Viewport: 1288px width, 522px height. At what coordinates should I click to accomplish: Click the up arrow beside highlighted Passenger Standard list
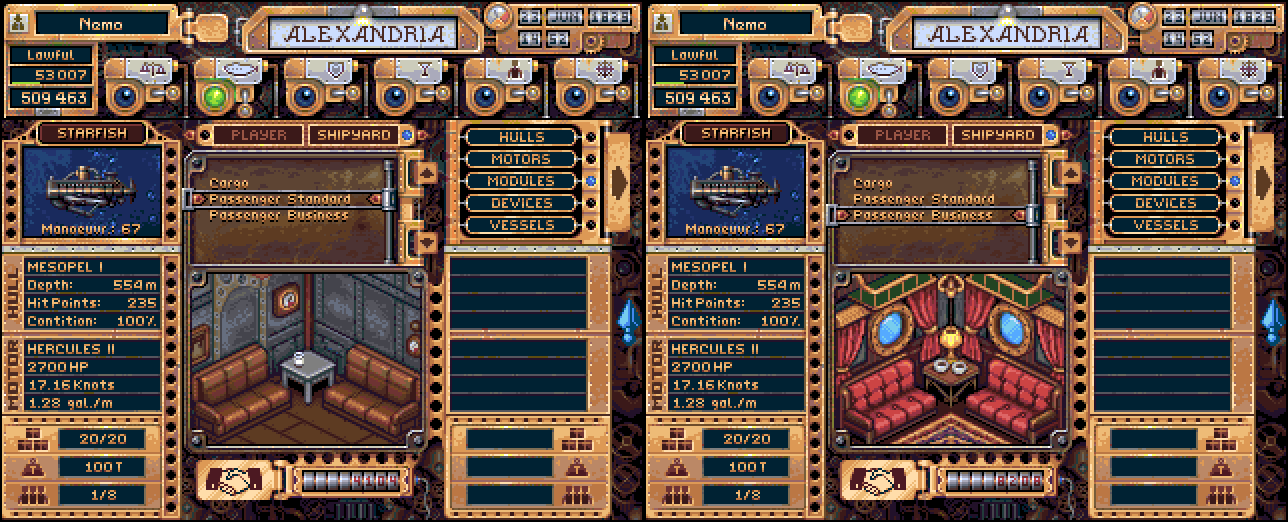tap(427, 172)
